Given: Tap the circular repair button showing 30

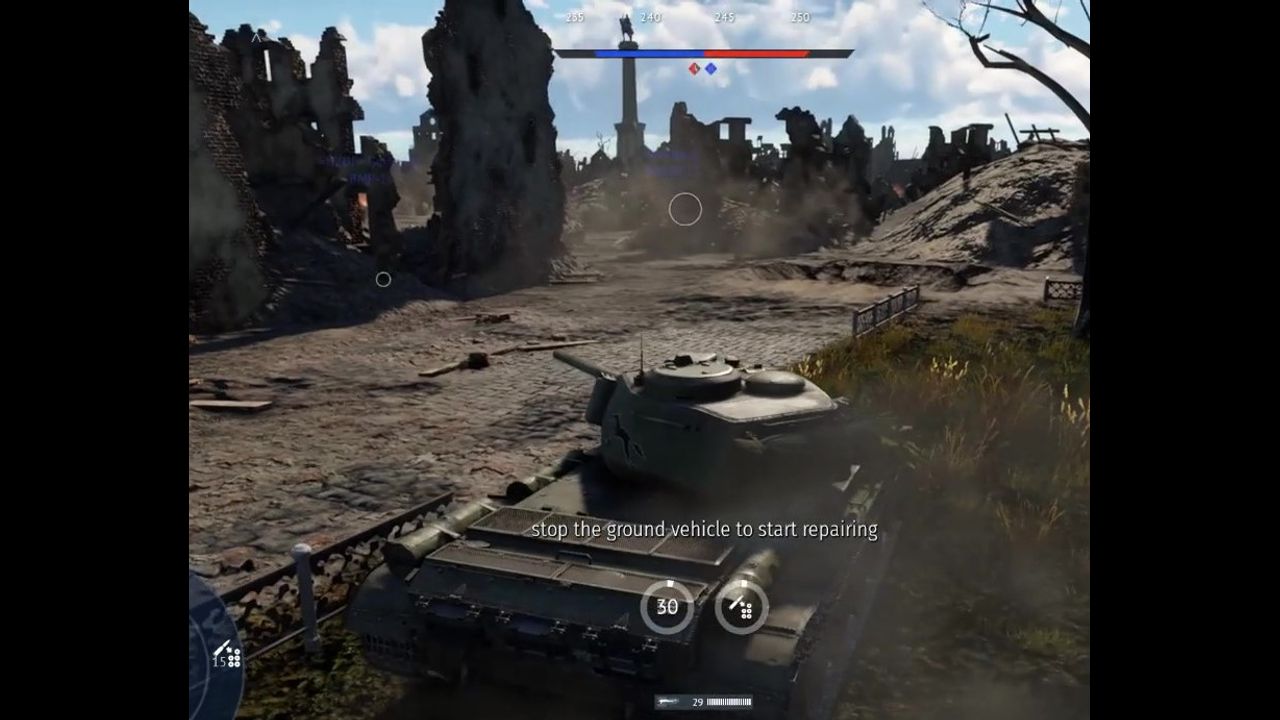Looking at the screenshot, I should tap(667, 606).
